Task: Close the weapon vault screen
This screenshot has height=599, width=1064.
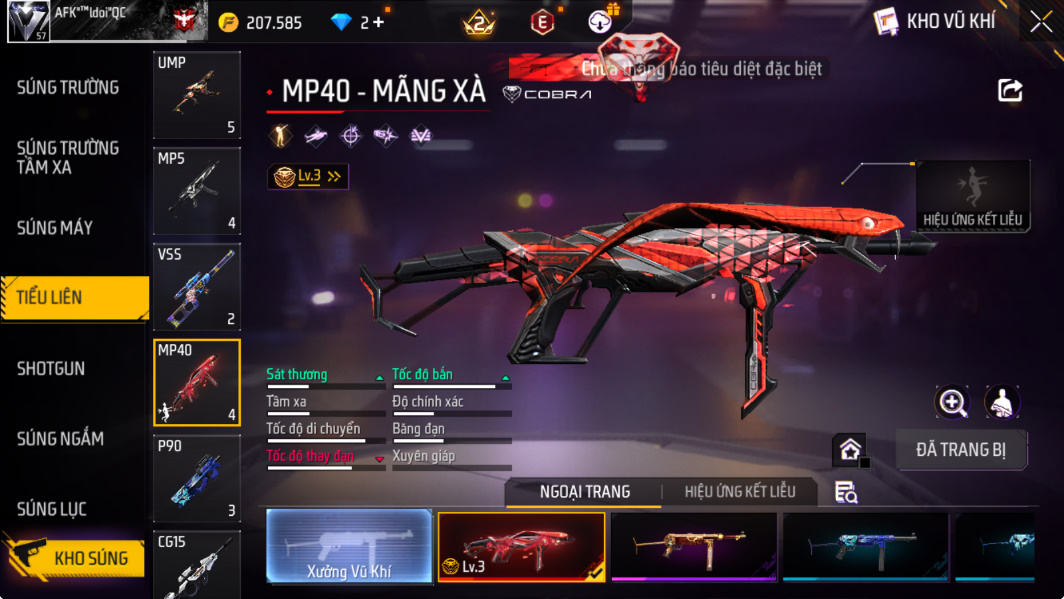Action: pos(1040,22)
